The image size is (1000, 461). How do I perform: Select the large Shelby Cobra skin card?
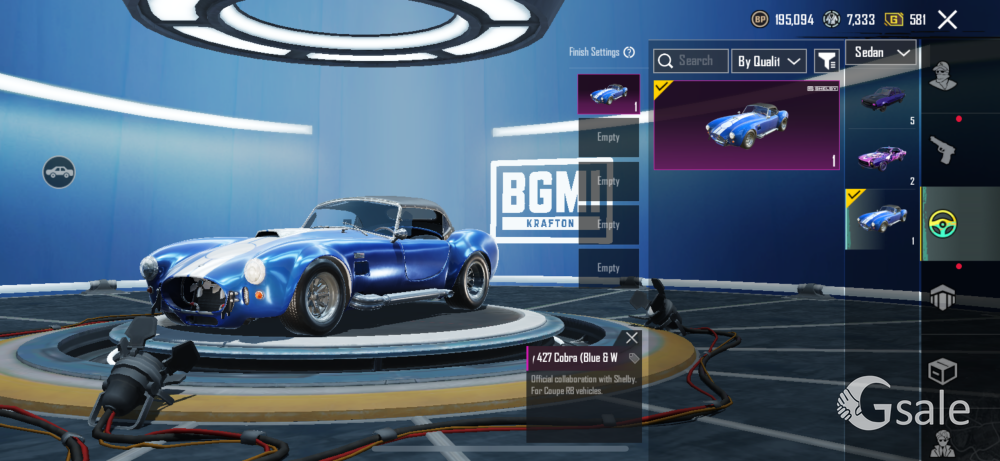(746, 125)
